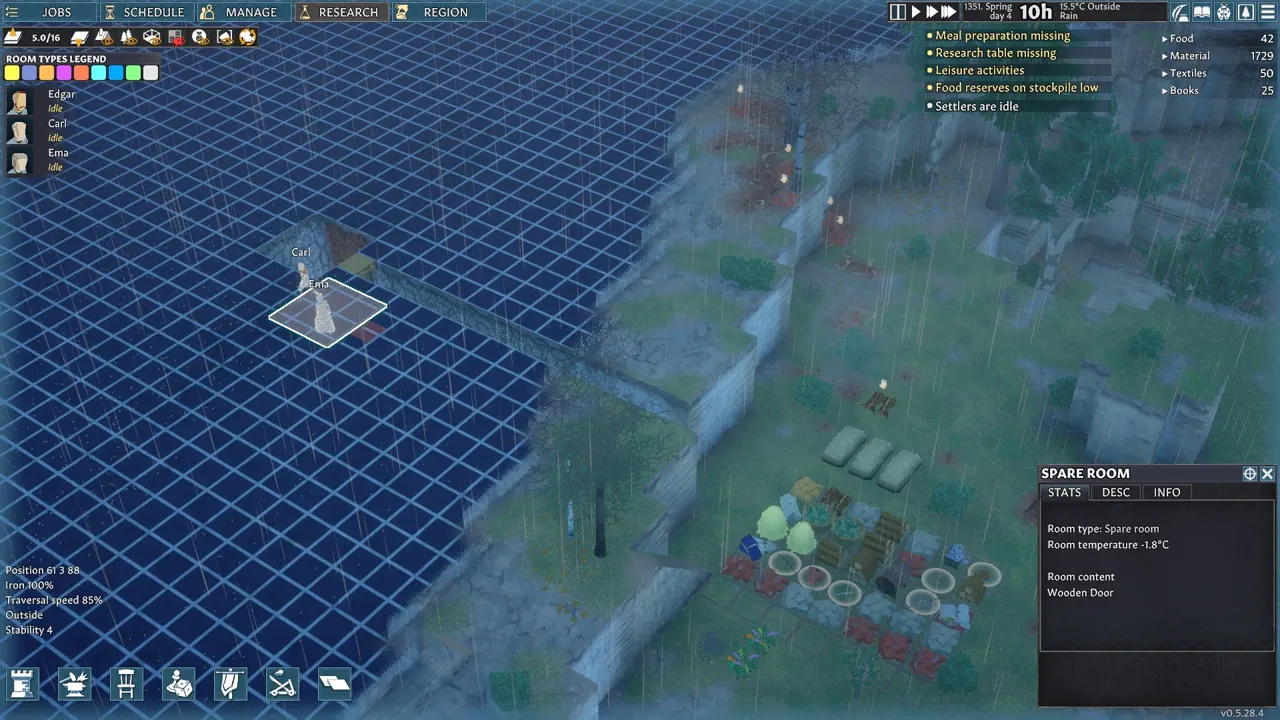
Task: Toggle settler visibility eye icon
Action: (x=200, y=37)
